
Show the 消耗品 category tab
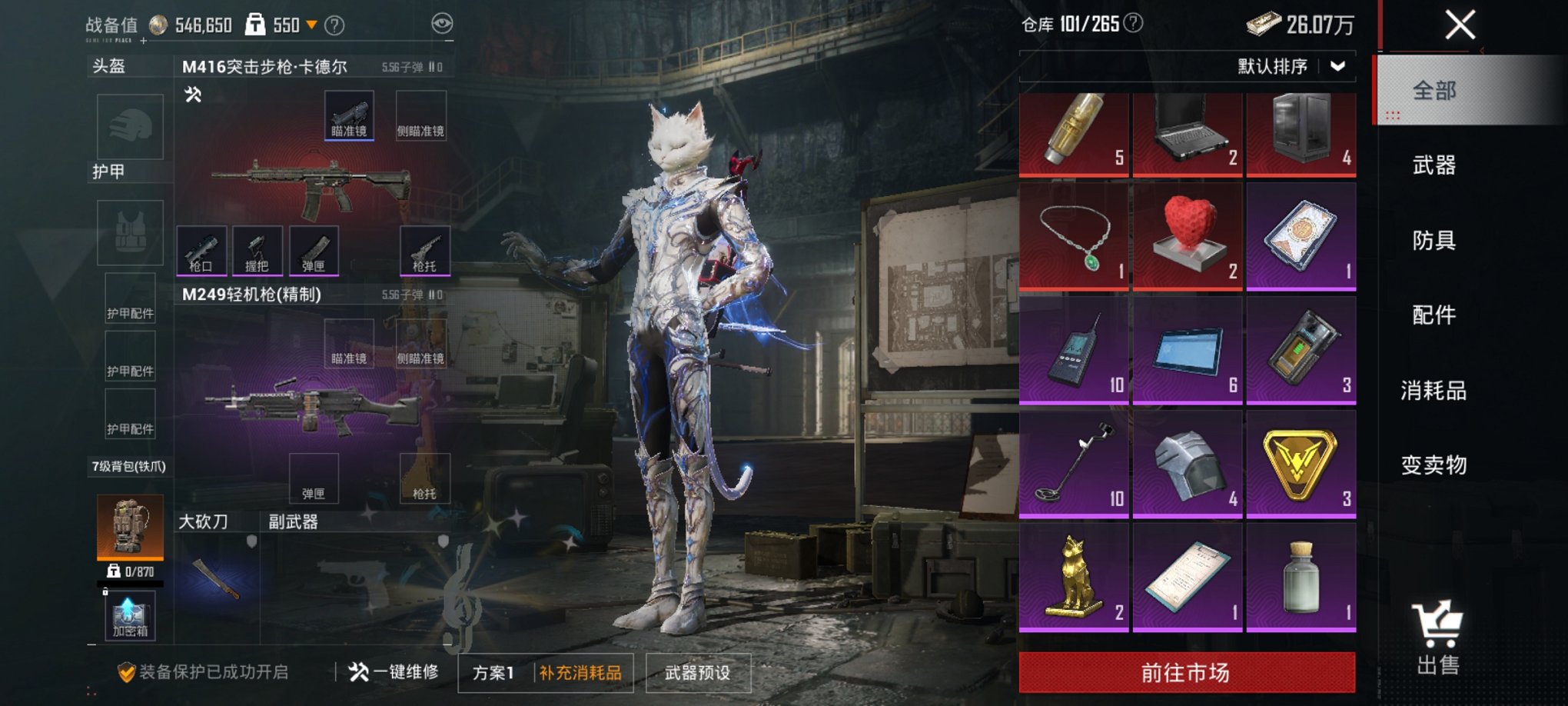tap(1434, 391)
